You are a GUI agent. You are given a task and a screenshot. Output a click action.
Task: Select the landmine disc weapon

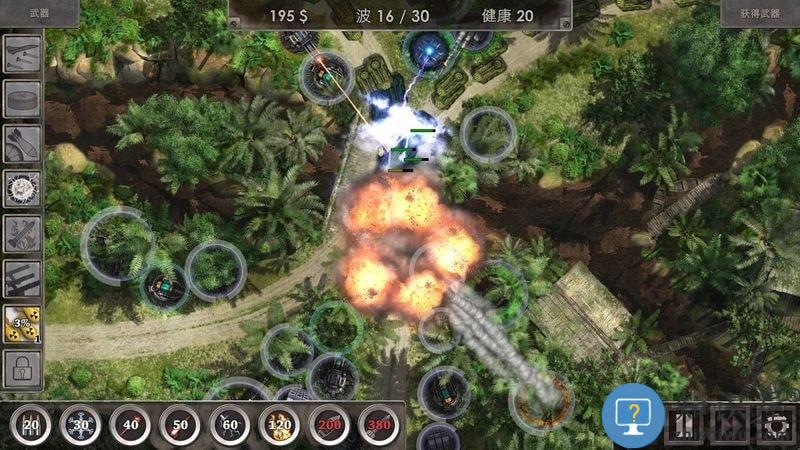point(22,98)
